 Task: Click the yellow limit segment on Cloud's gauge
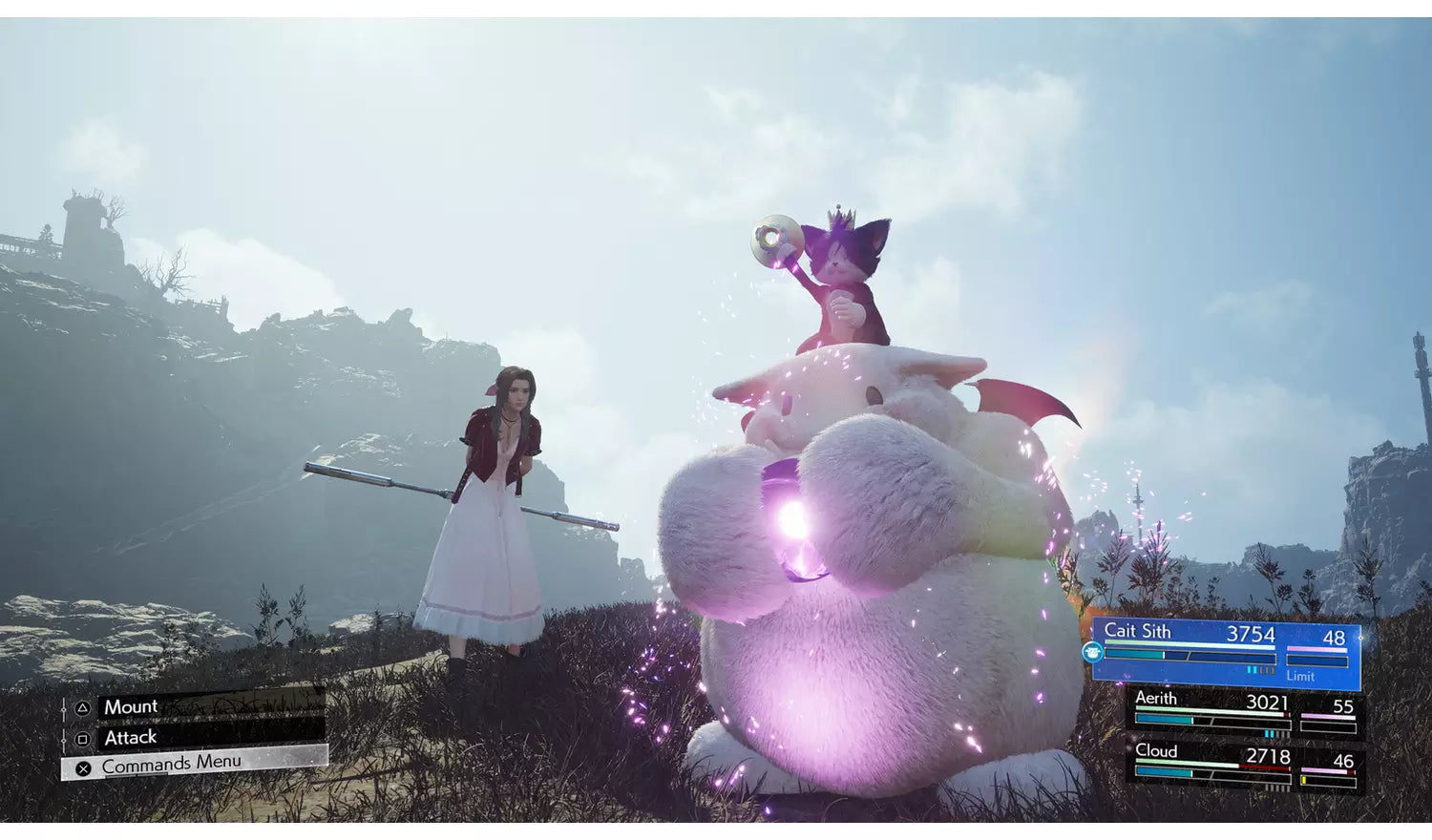point(1304,779)
